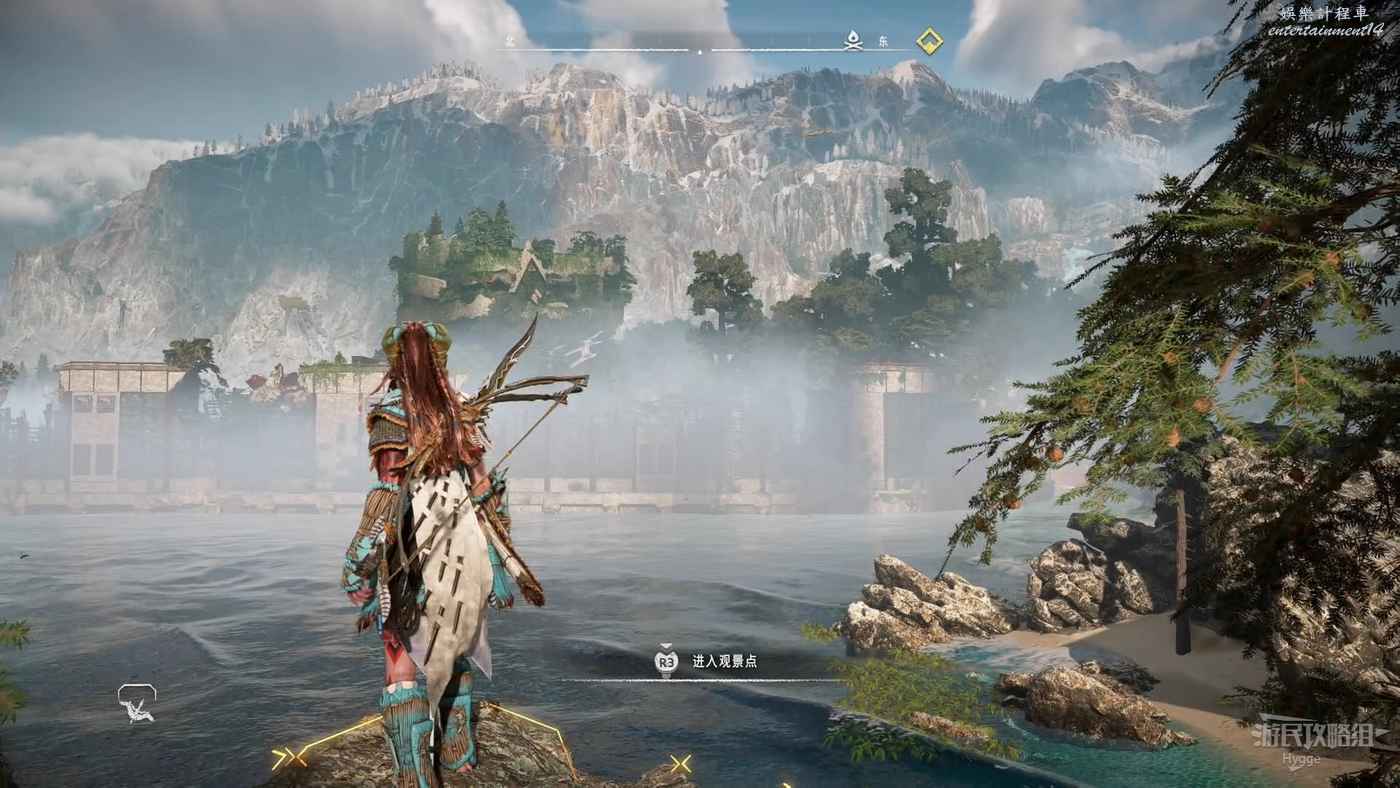Click the campfire icon on the compass
Image resolution: width=1400 pixels, height=788 pixels.
[x=853, y=40]
